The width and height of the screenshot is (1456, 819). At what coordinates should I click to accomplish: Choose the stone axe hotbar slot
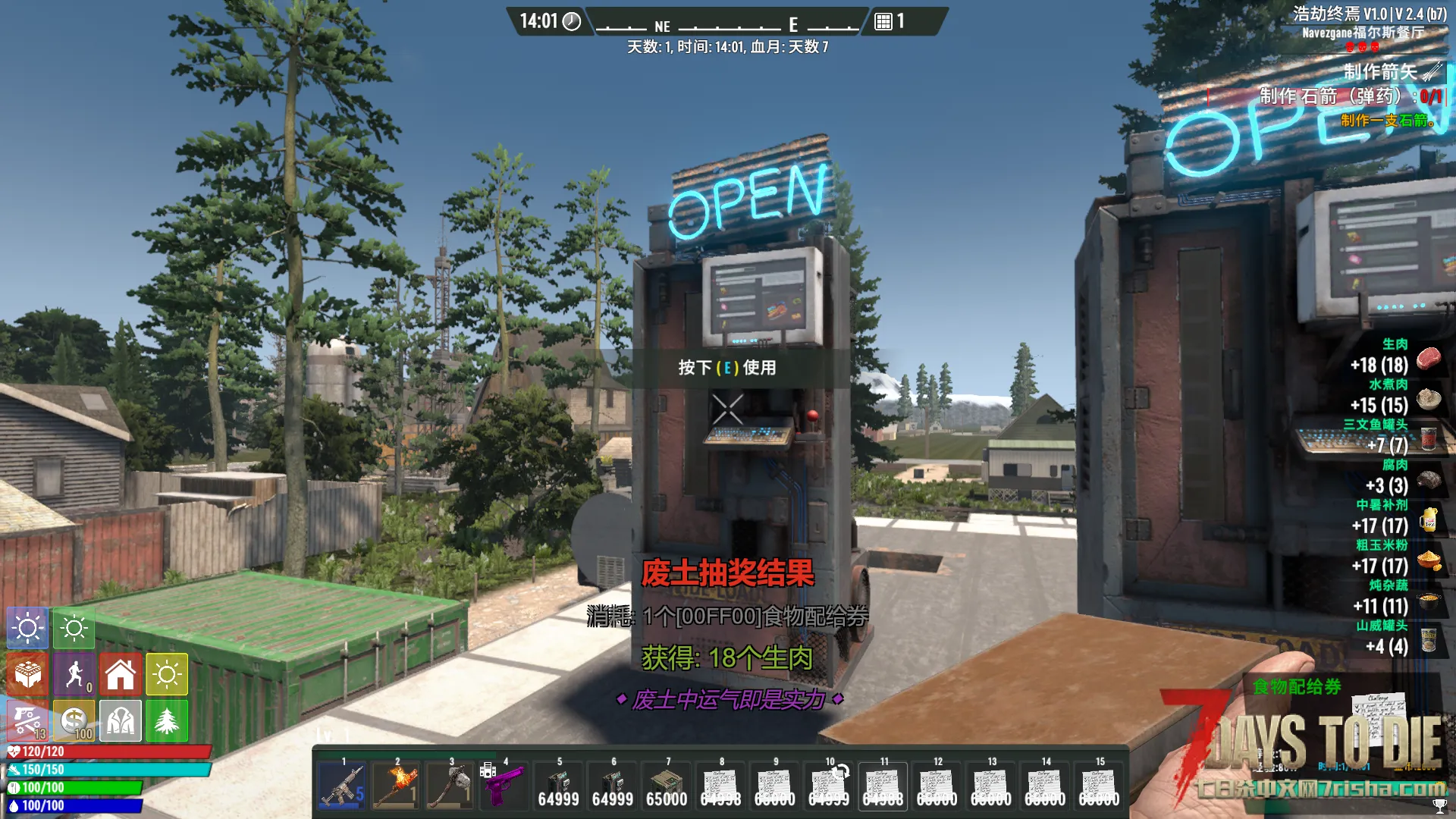point(451,786)
